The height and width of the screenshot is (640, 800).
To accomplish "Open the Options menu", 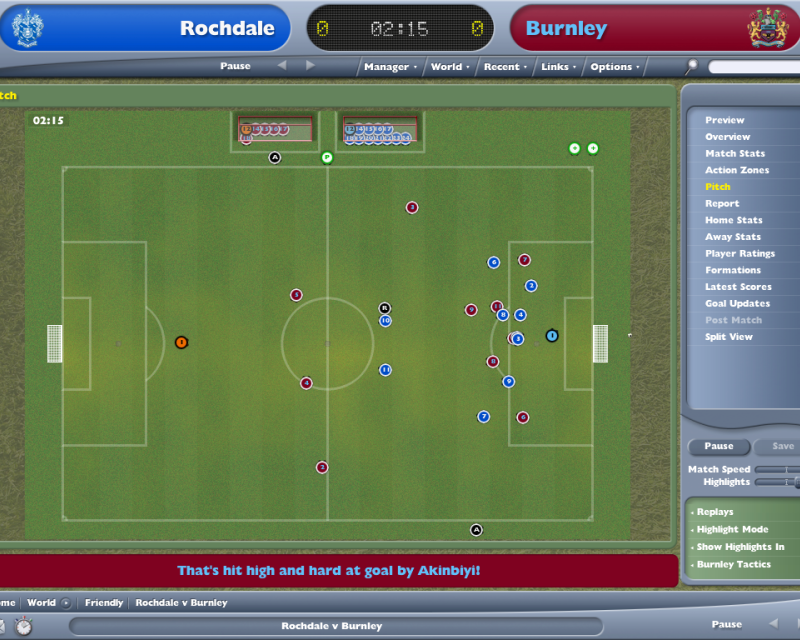I will coord(612,67).
